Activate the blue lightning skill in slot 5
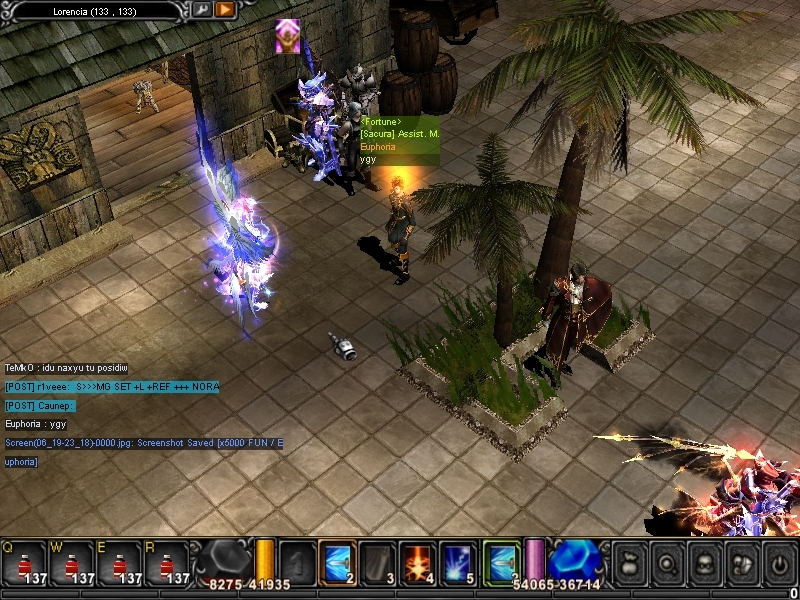The width and height of the screenshot is (800, 600). pos(457,562)
